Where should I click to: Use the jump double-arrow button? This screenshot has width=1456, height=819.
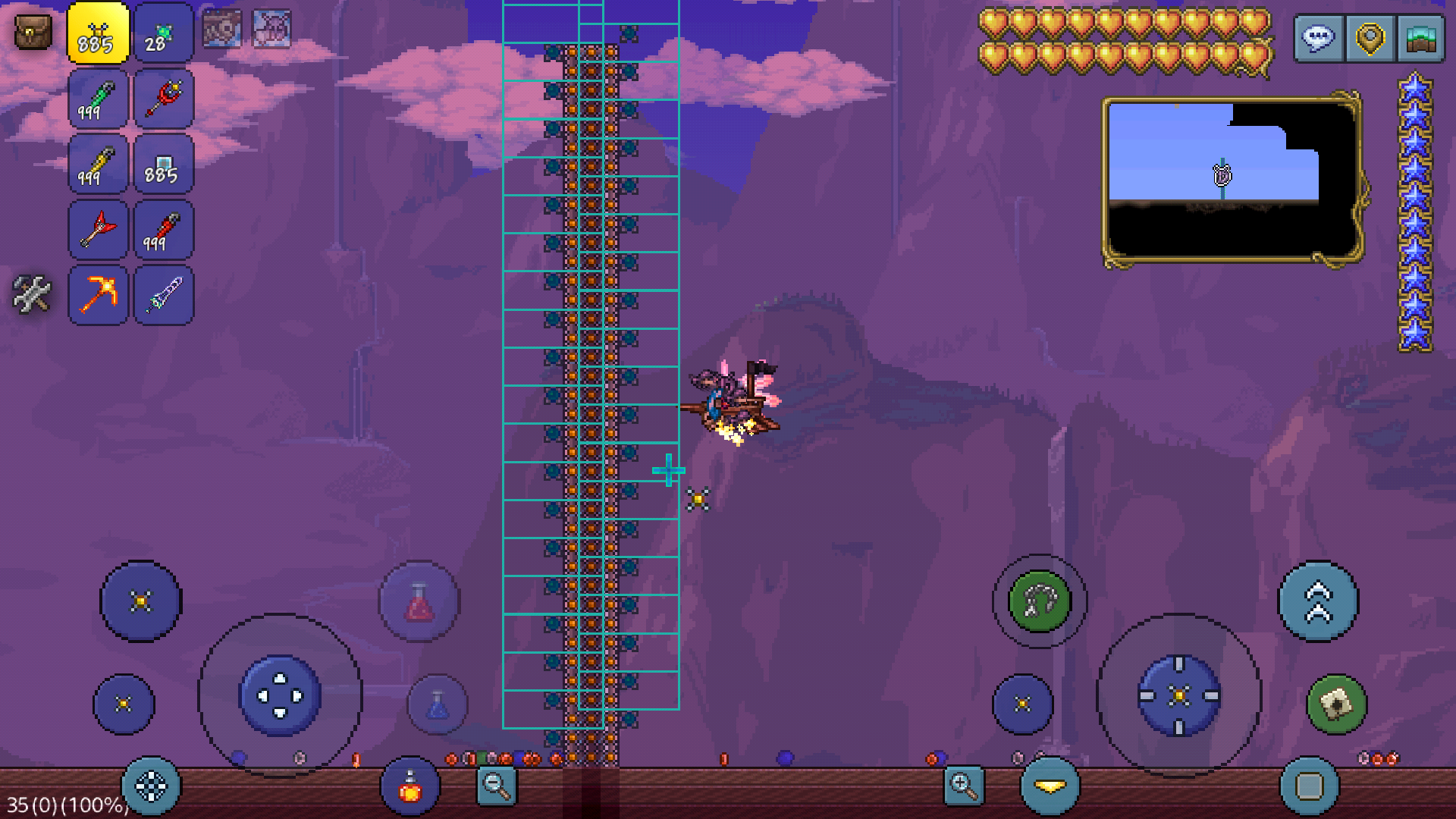1318,601
